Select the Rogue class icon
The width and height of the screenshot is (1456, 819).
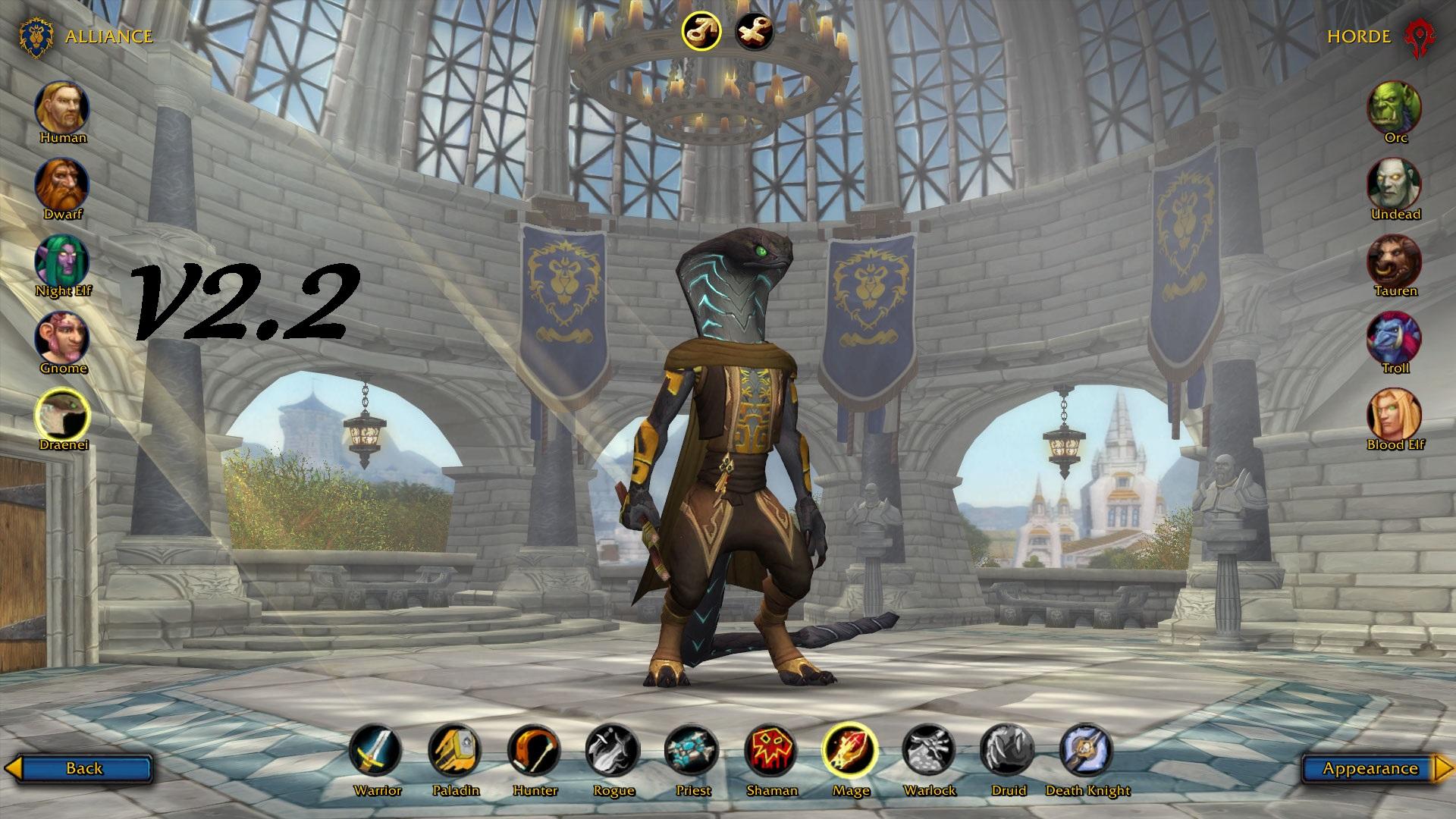pyautogui.click(x=613, y=751)
